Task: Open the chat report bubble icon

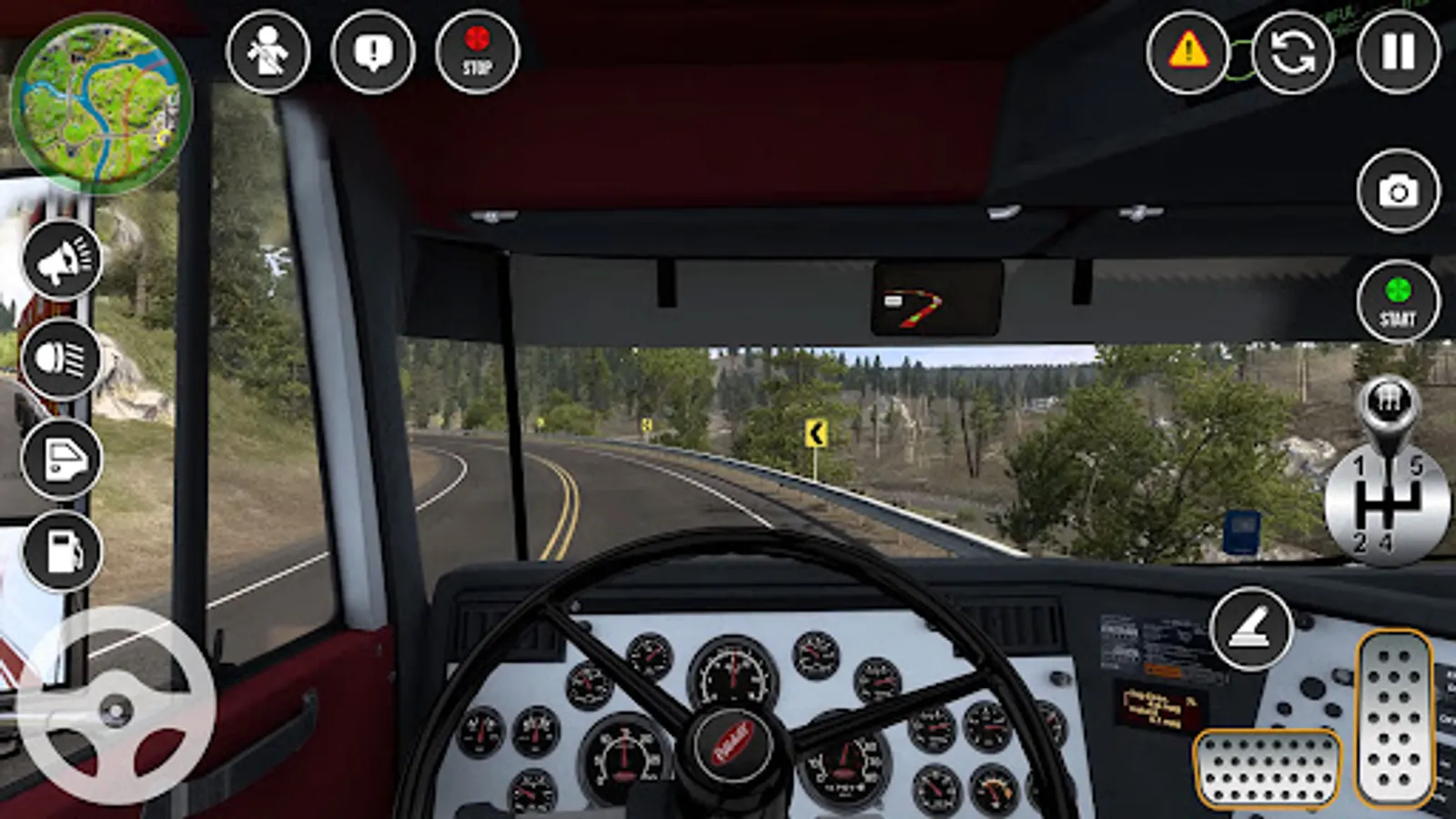Action: [374, 52]
